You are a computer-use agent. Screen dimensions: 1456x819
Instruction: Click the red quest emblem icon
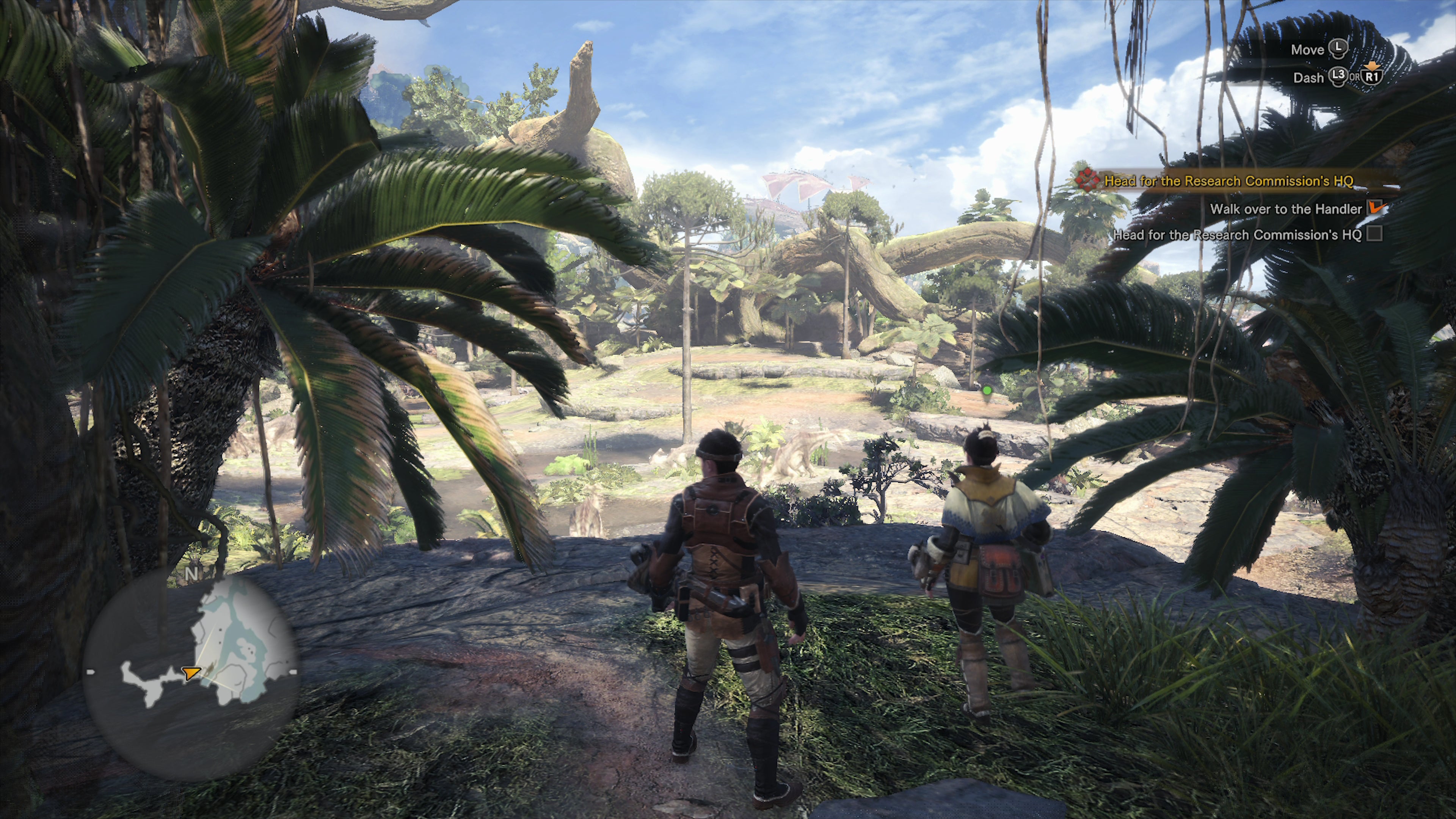pyautogui.click(x=1086, y=180)
